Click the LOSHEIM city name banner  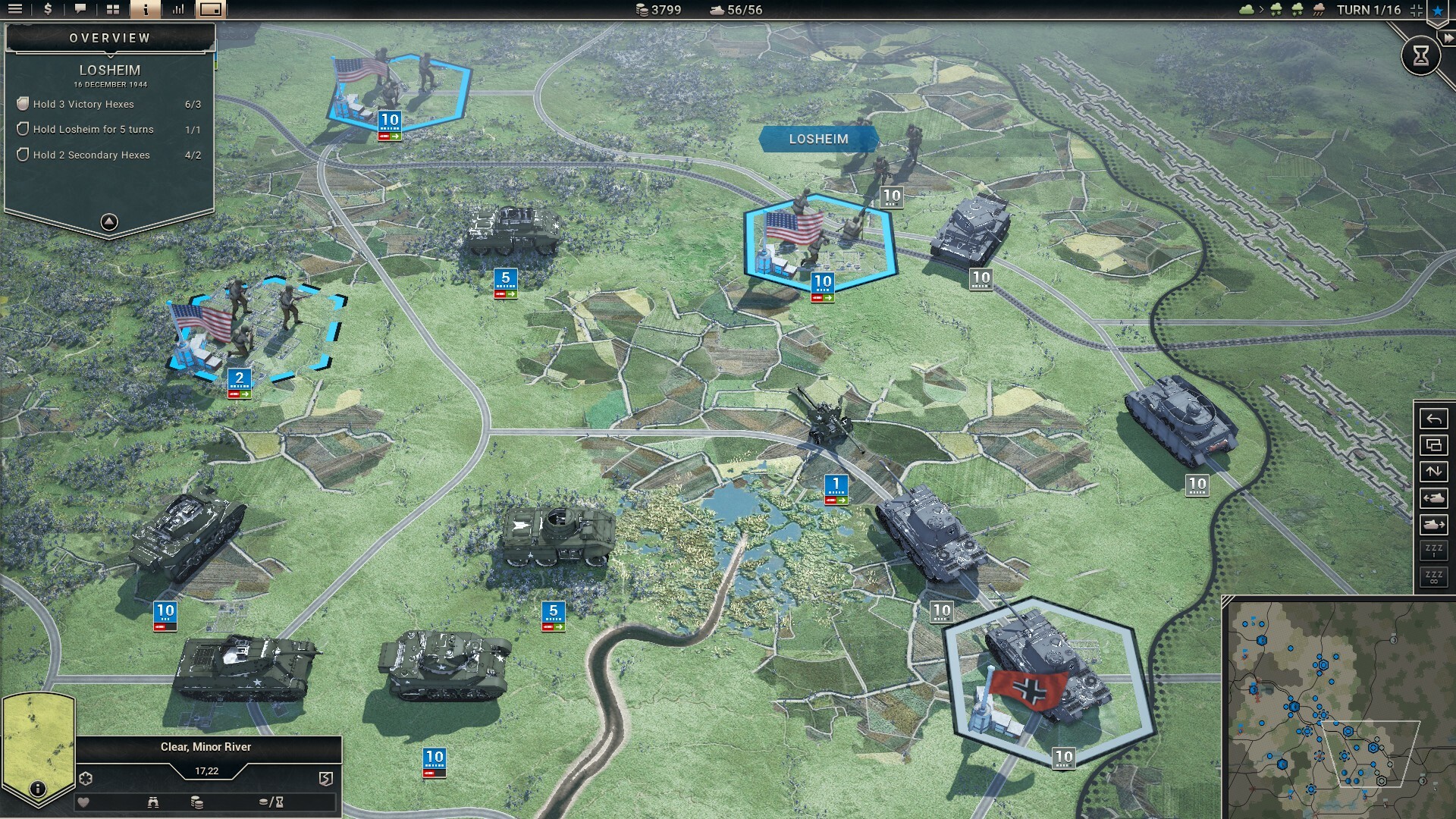tap(819, 139)
